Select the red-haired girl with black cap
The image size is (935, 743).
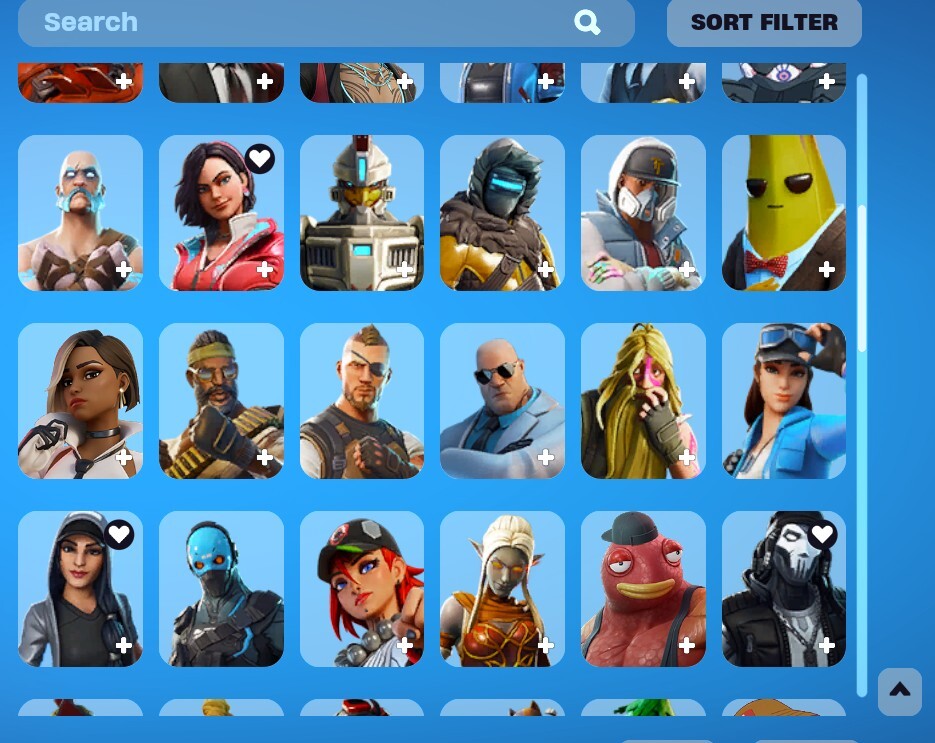(x=361, y=588)
